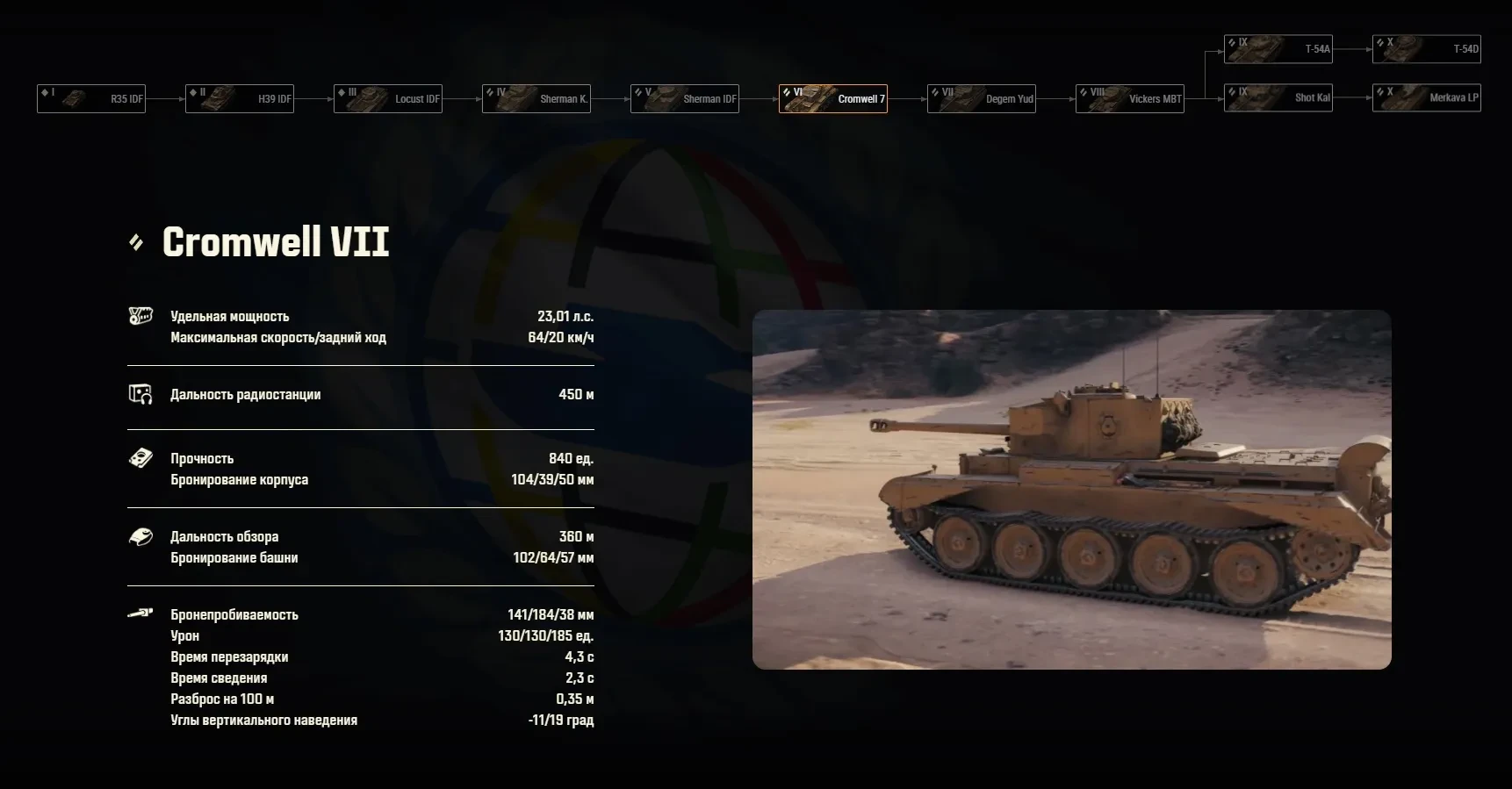
Task: Select the Shot Kal tier IX node
Action: (x=1278, y=97)
